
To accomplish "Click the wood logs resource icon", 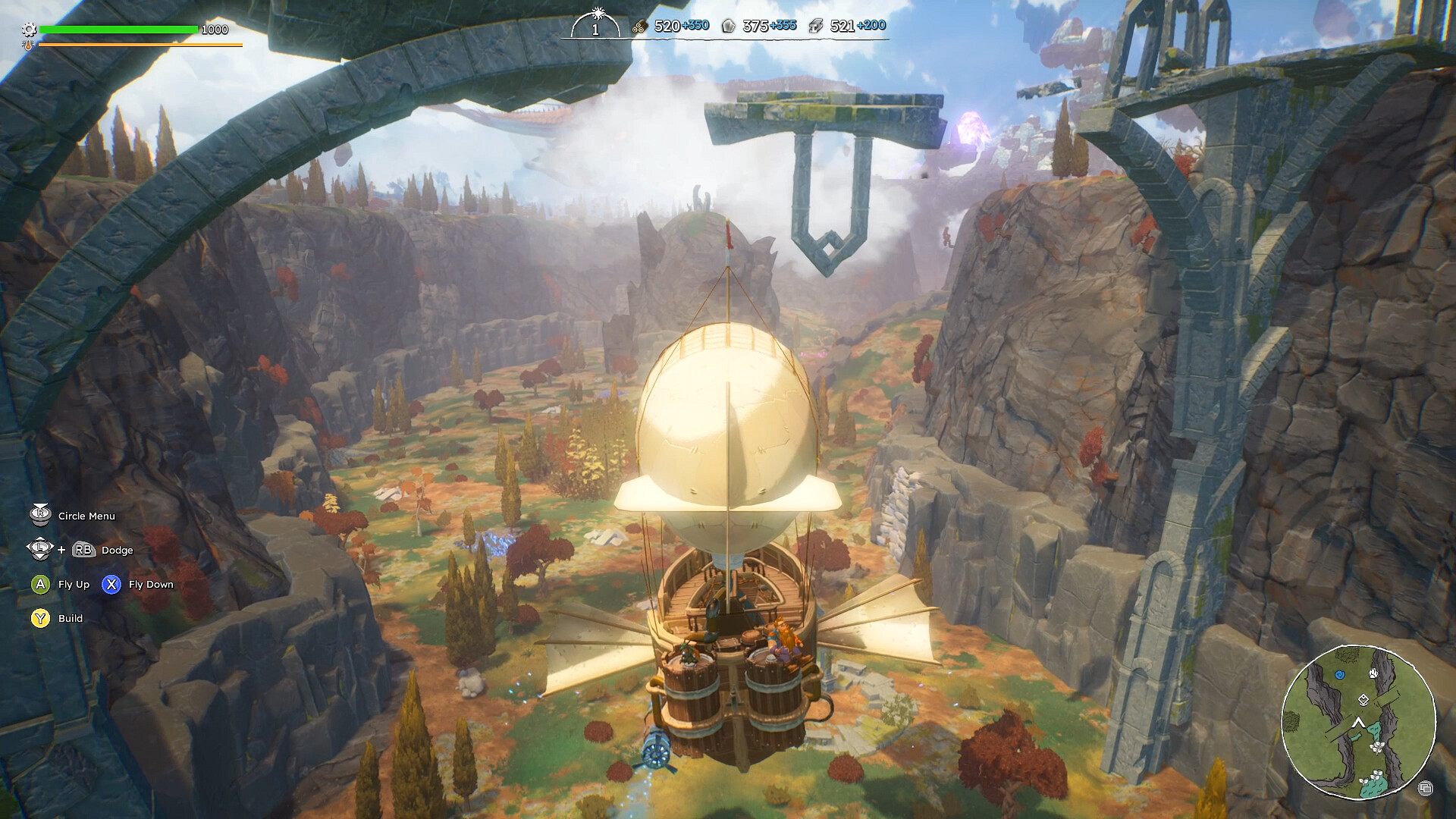I will tap(639, 27).
